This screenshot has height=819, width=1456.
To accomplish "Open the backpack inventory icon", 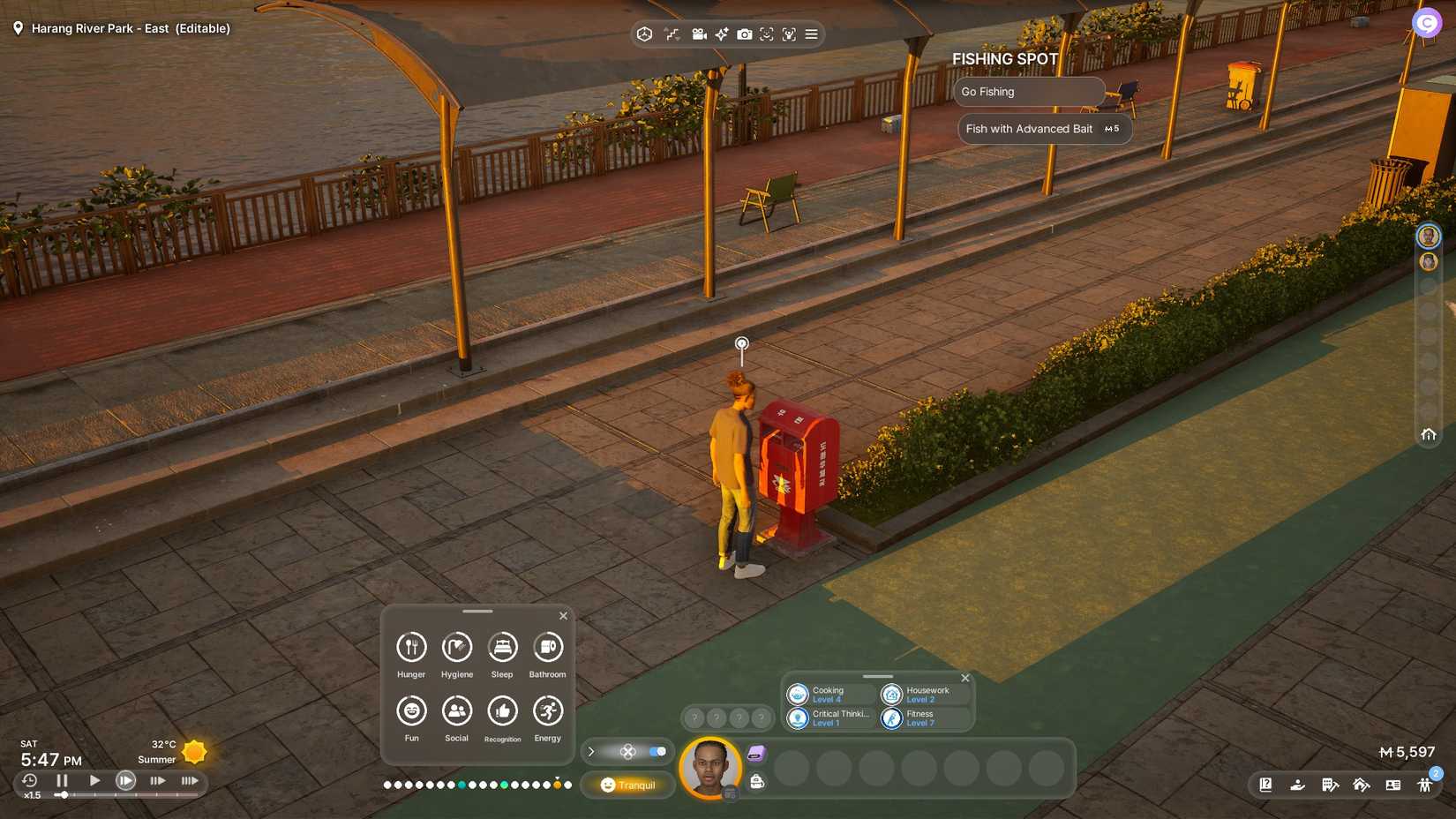I will 756,782.
